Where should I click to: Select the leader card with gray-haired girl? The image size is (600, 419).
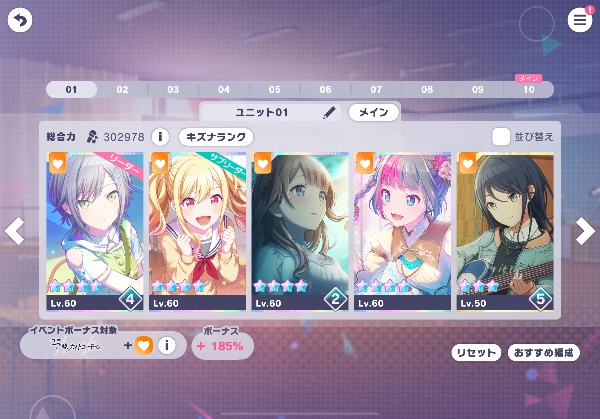(x=95, y=231)
